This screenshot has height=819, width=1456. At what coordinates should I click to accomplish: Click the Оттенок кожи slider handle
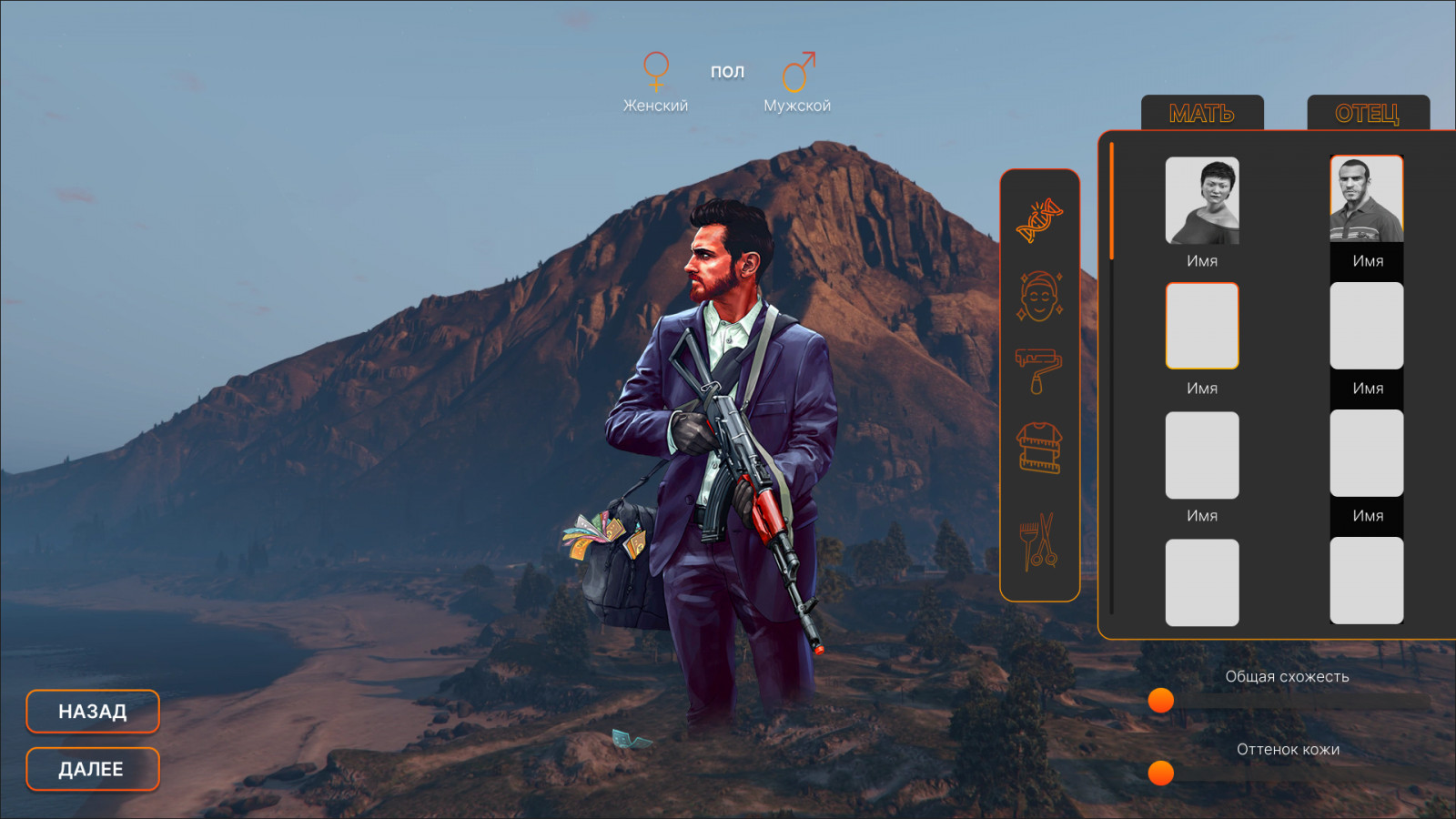(x=1161, y=773)
